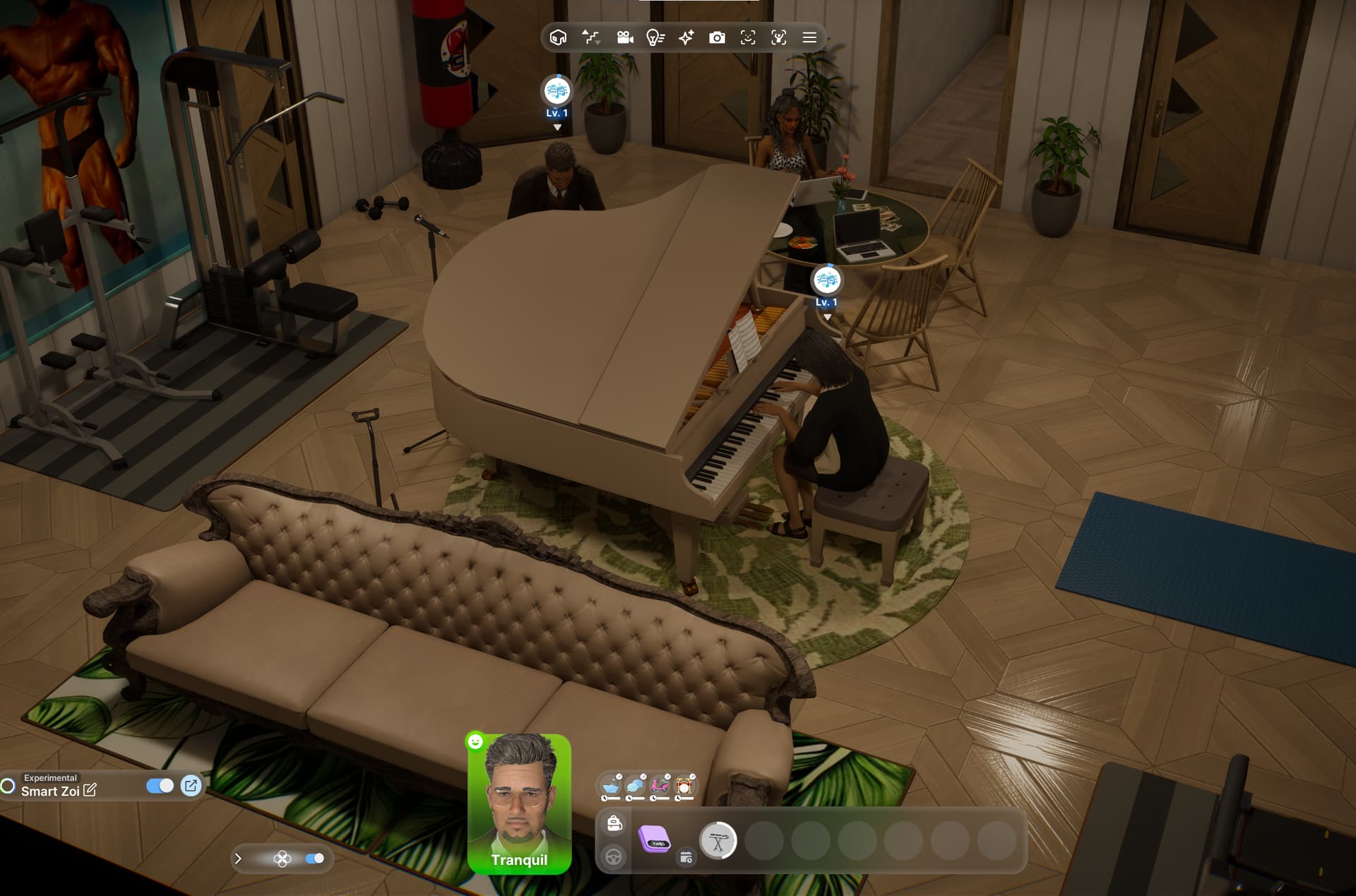Edit the Smart Zoi settings pencil
1356x896 pixels.
pyautogui.click(x=90, y=790)
